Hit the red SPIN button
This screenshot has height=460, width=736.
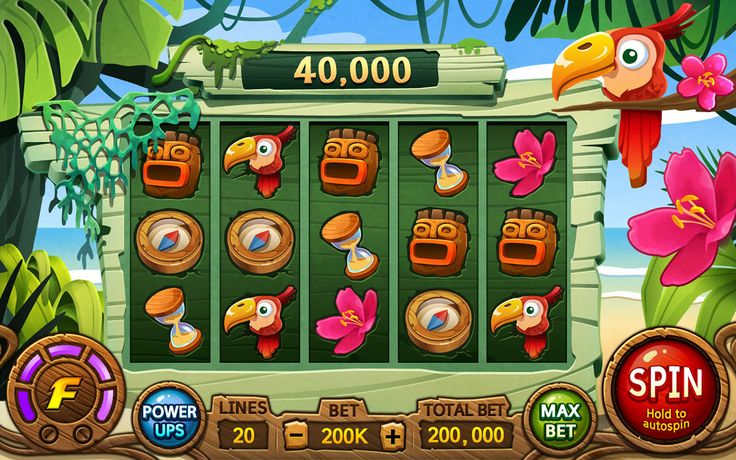pos(666,390)
